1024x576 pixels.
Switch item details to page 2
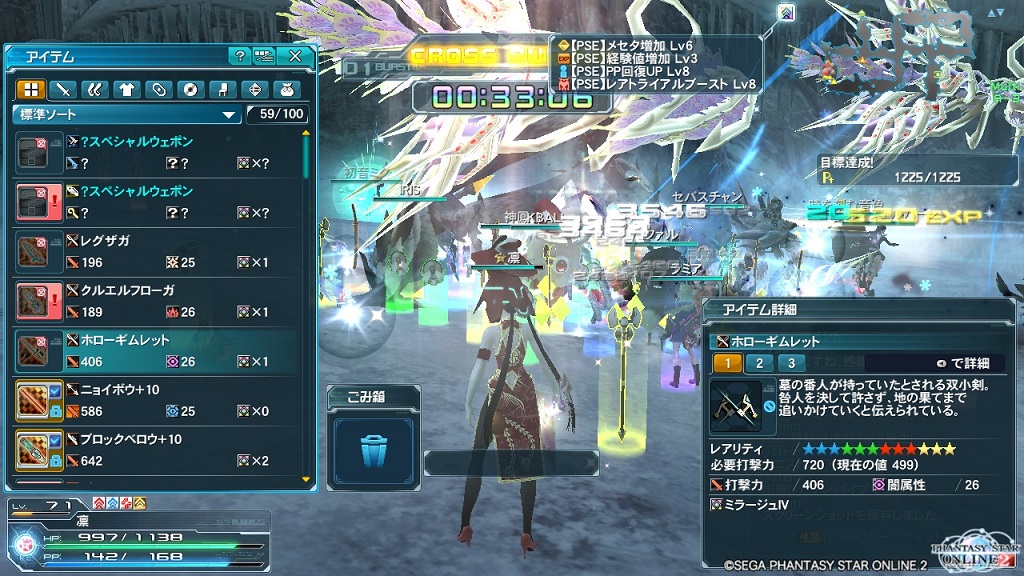tap(759, 363)
